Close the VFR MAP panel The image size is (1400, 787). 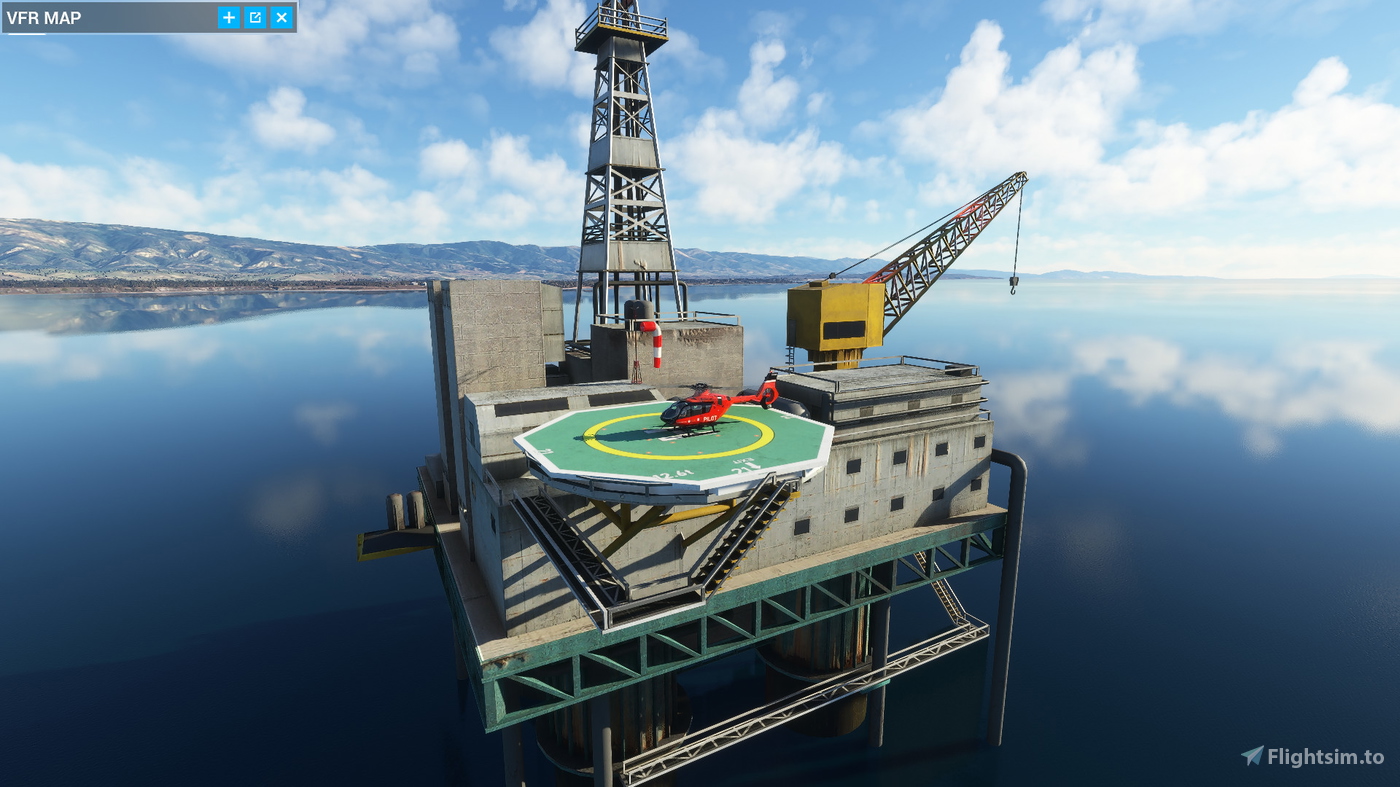[x=280, y=17]
